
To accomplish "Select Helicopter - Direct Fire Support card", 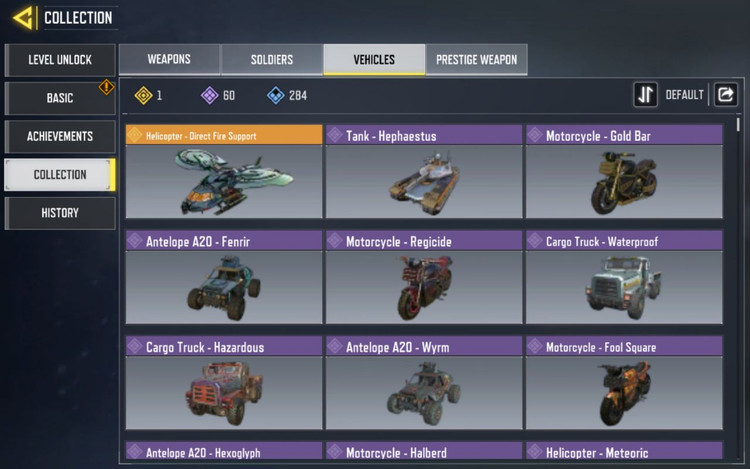I will tap(224, 171).
